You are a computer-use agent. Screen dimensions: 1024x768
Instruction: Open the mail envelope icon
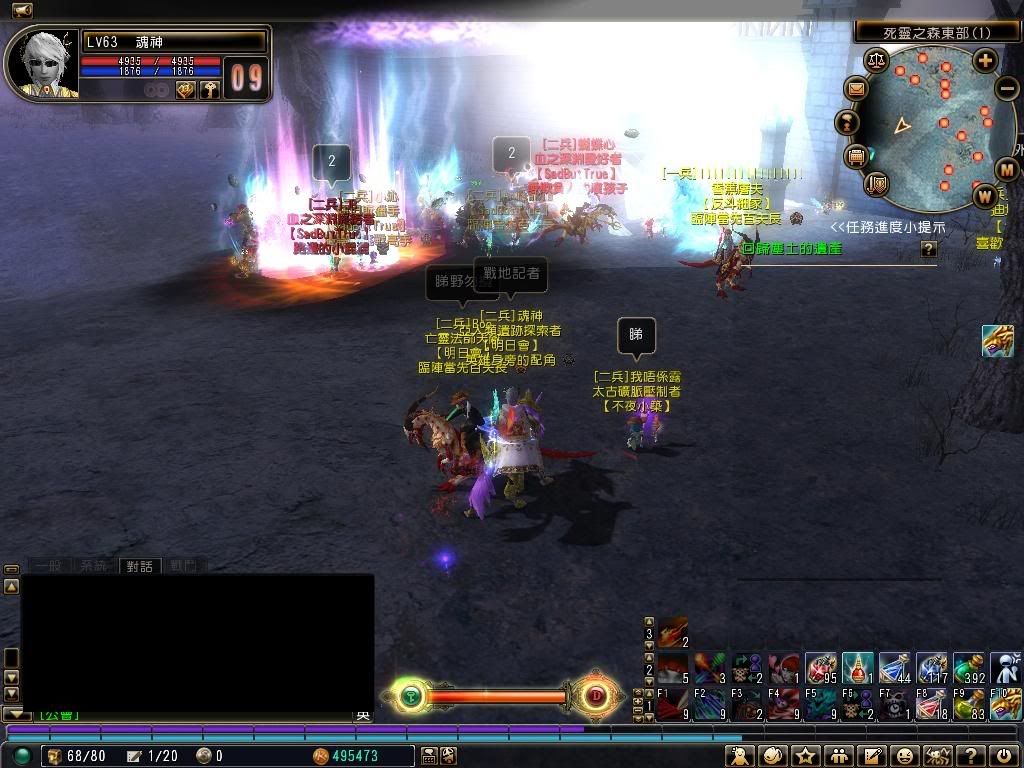coord(856,90)
